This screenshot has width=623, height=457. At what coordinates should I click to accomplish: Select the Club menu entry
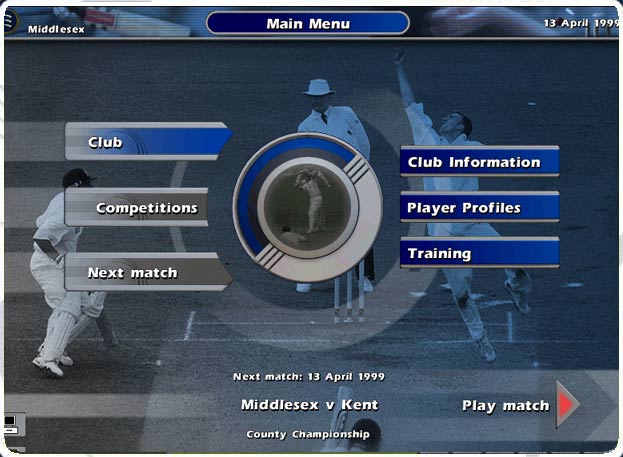[145, 142]
